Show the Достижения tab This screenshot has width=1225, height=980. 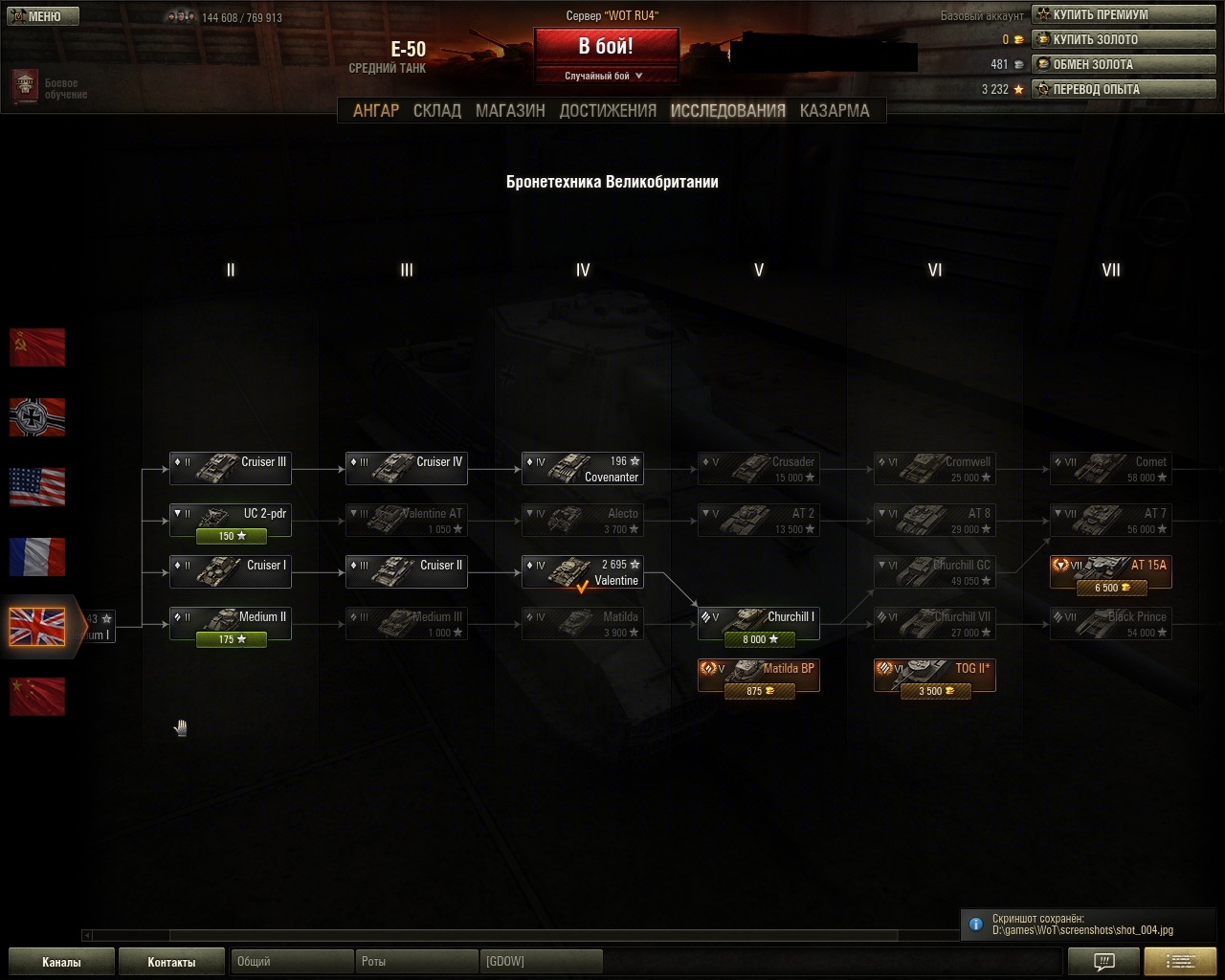(608, 111)
